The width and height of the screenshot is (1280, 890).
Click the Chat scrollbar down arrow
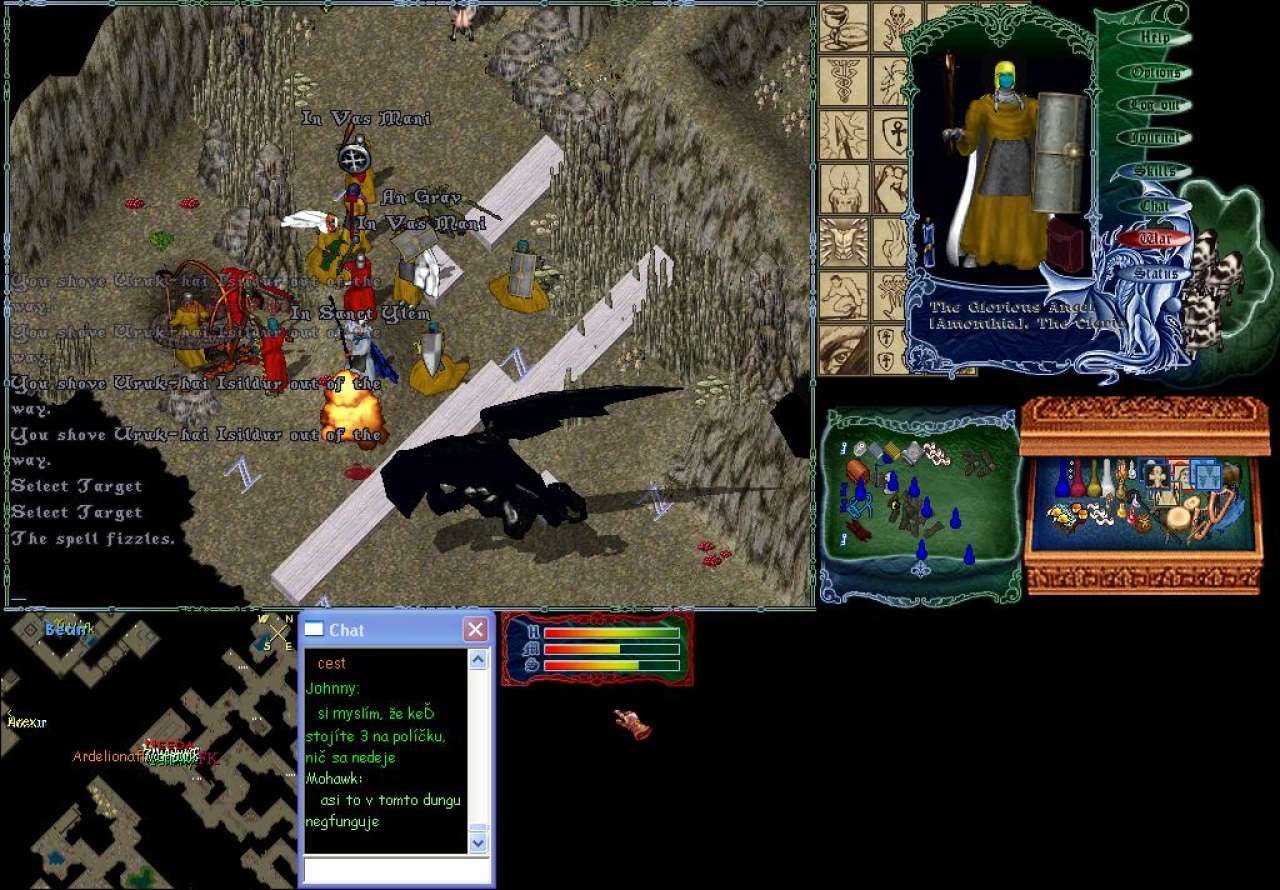coord(478,842)
